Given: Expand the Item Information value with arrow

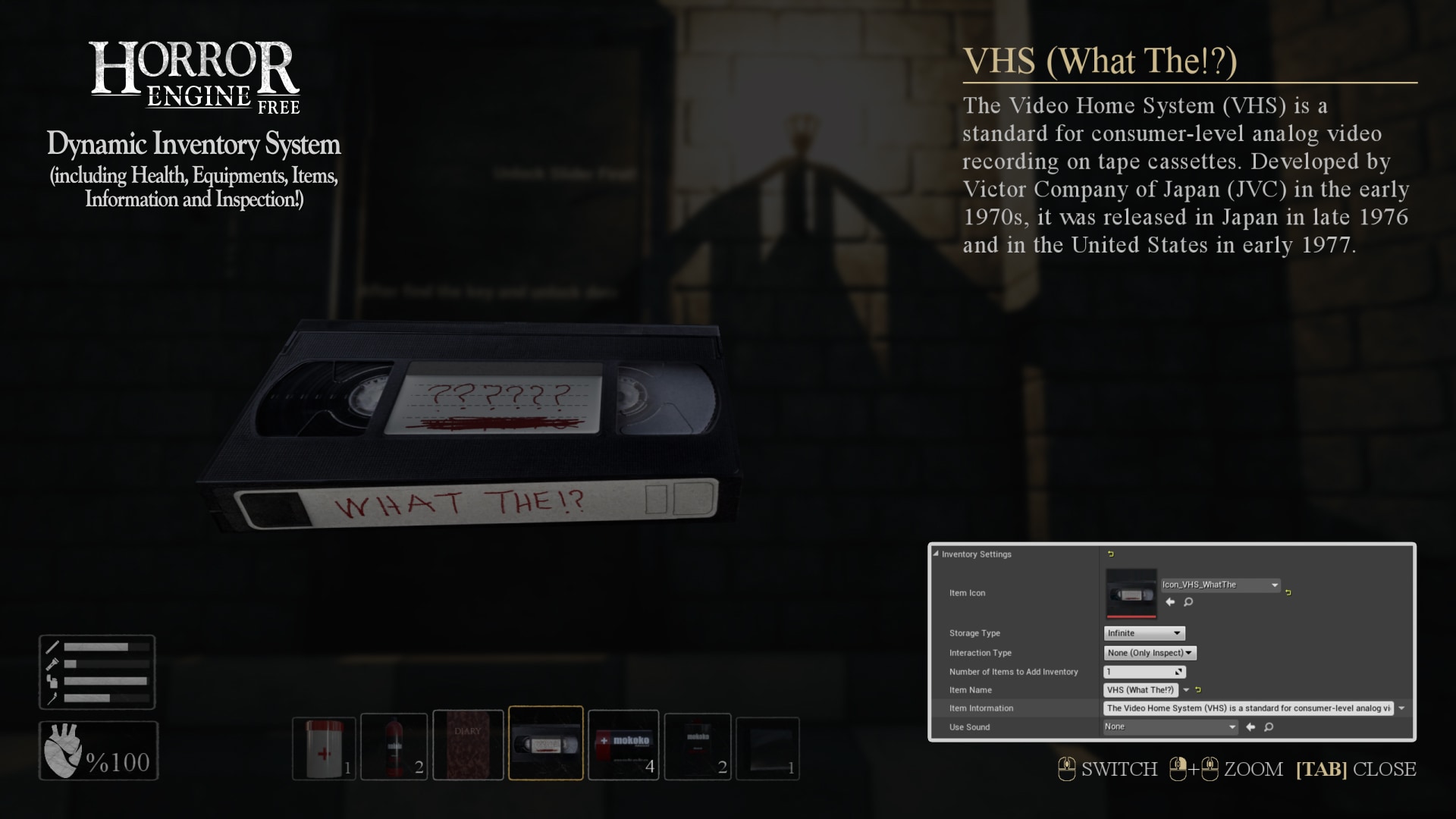Looking at the screenshot, I should pos(1402,708).
